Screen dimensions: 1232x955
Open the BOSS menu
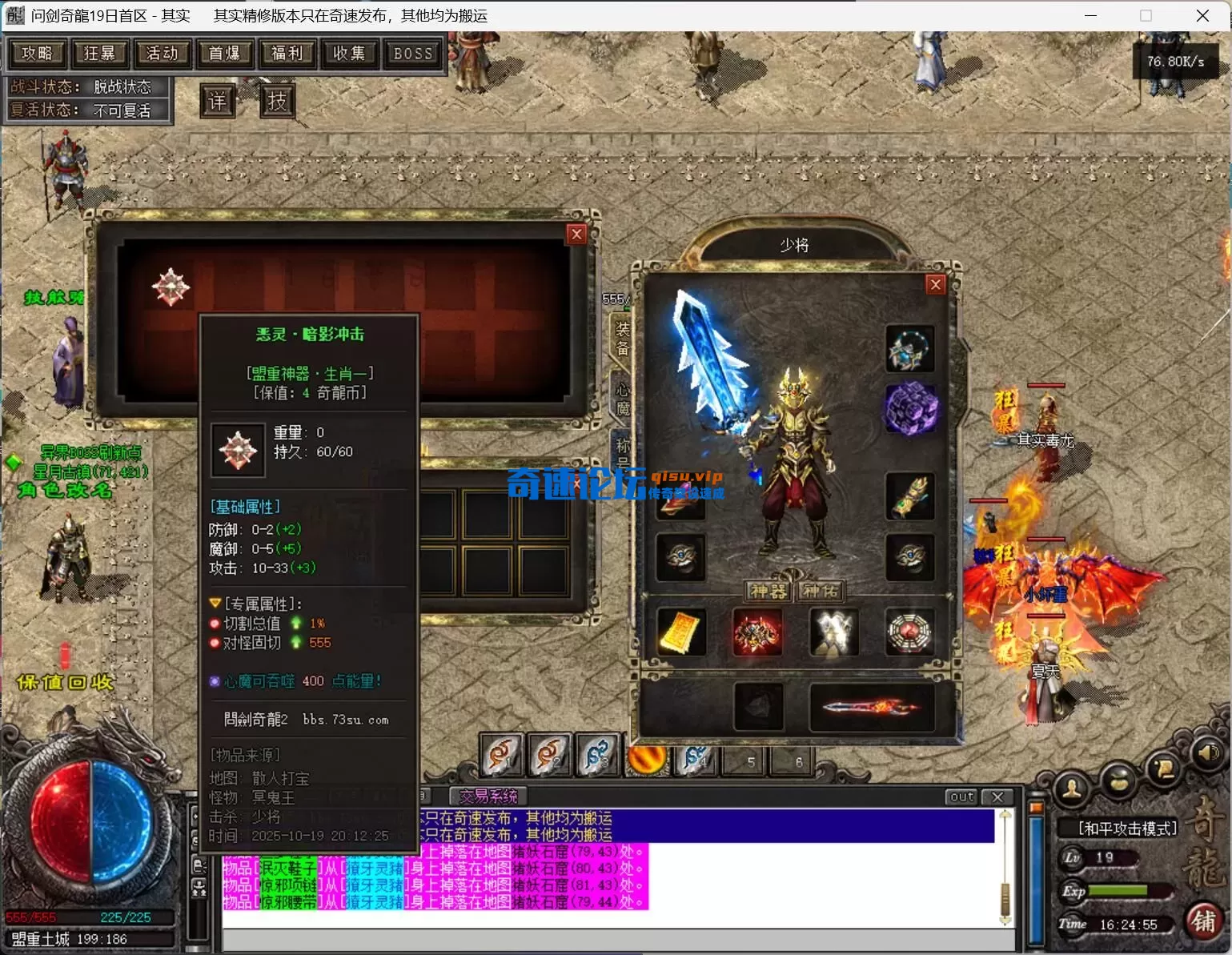413,54
